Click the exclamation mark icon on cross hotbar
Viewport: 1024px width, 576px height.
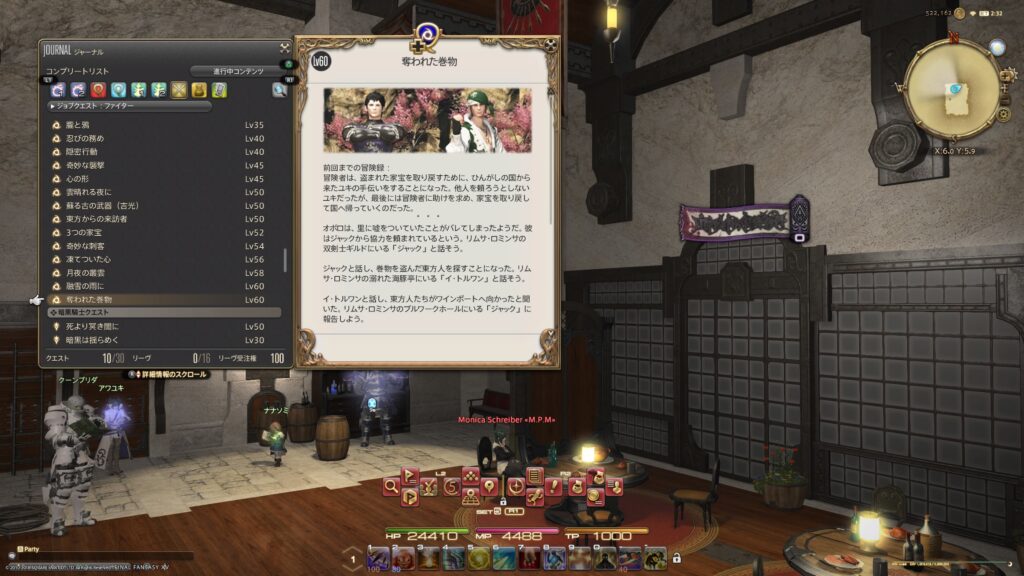click(x=553, y=486)
